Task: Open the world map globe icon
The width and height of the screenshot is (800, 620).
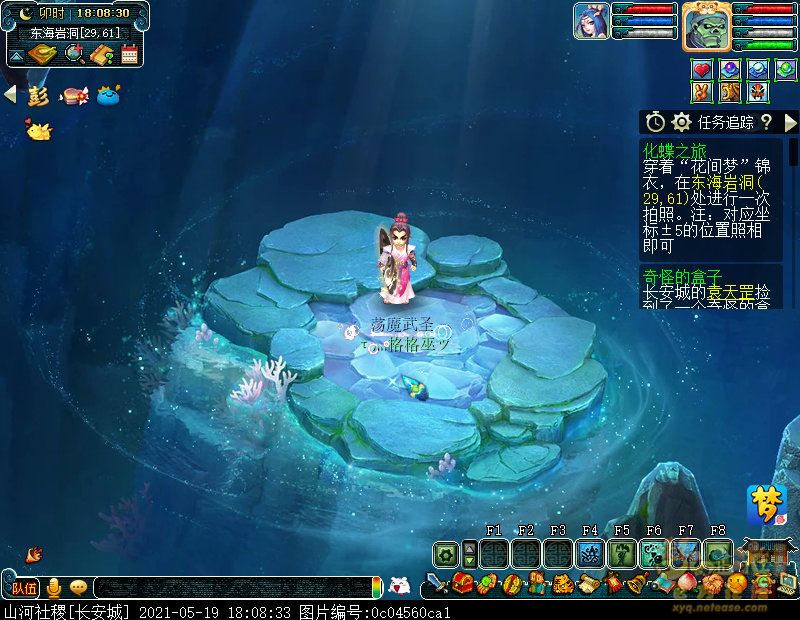Action: (x=72, y=54)
